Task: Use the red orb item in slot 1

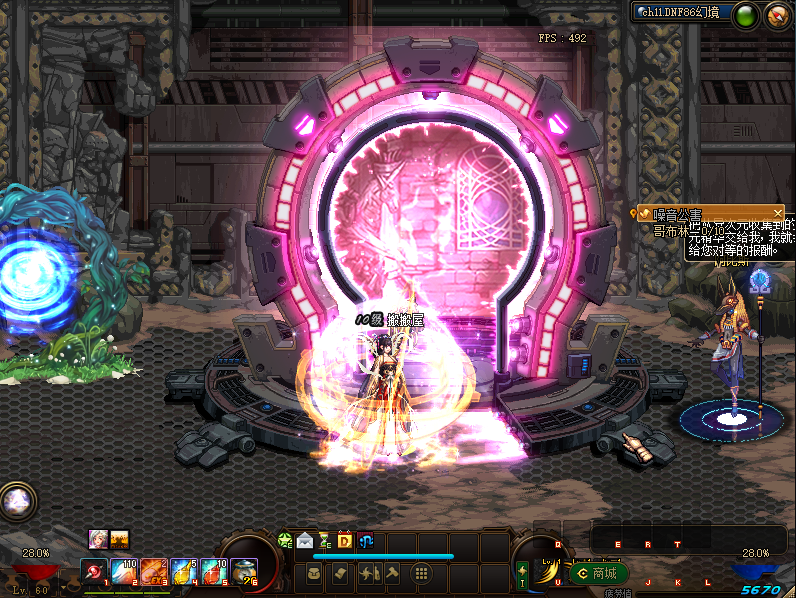Action: pos(94,572)
